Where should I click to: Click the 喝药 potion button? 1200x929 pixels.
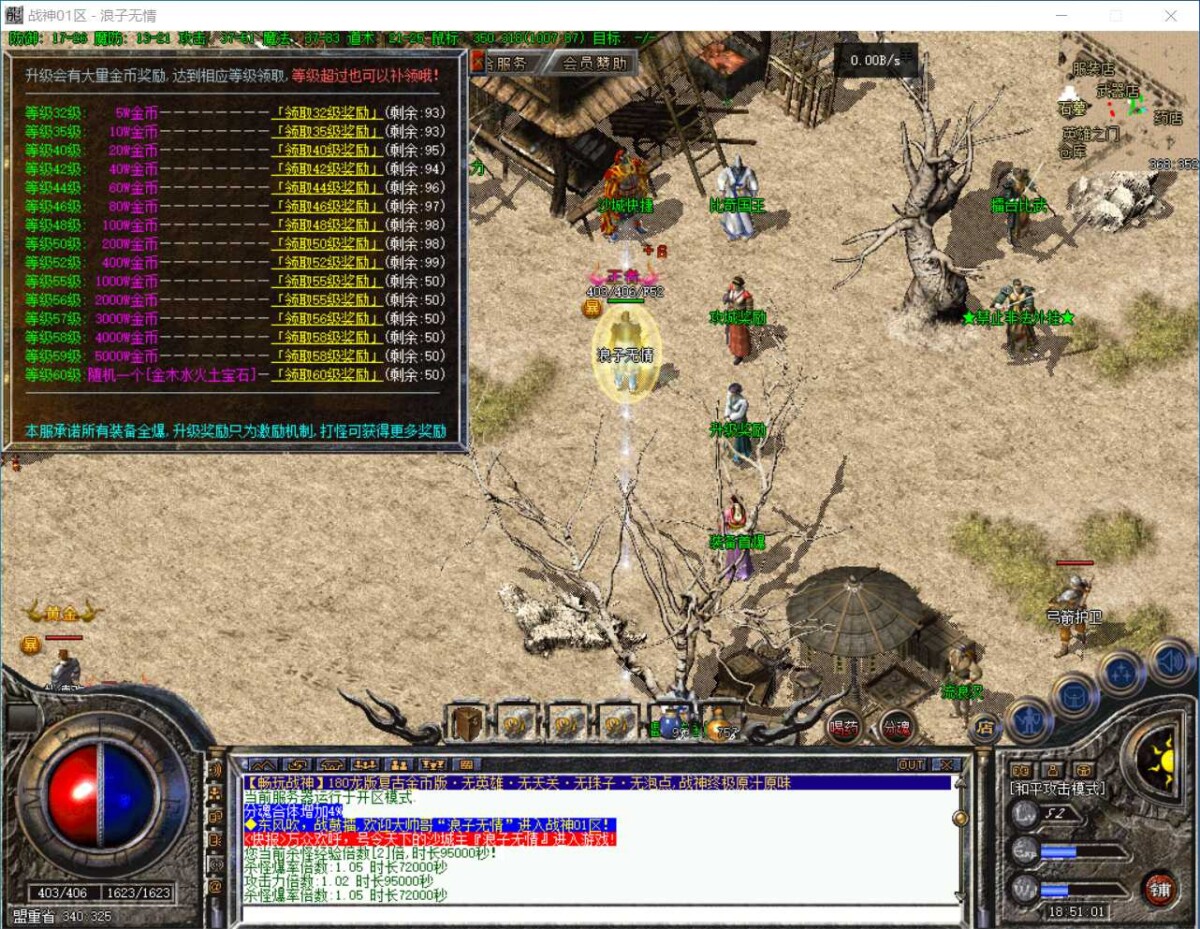tap(843, 728)
